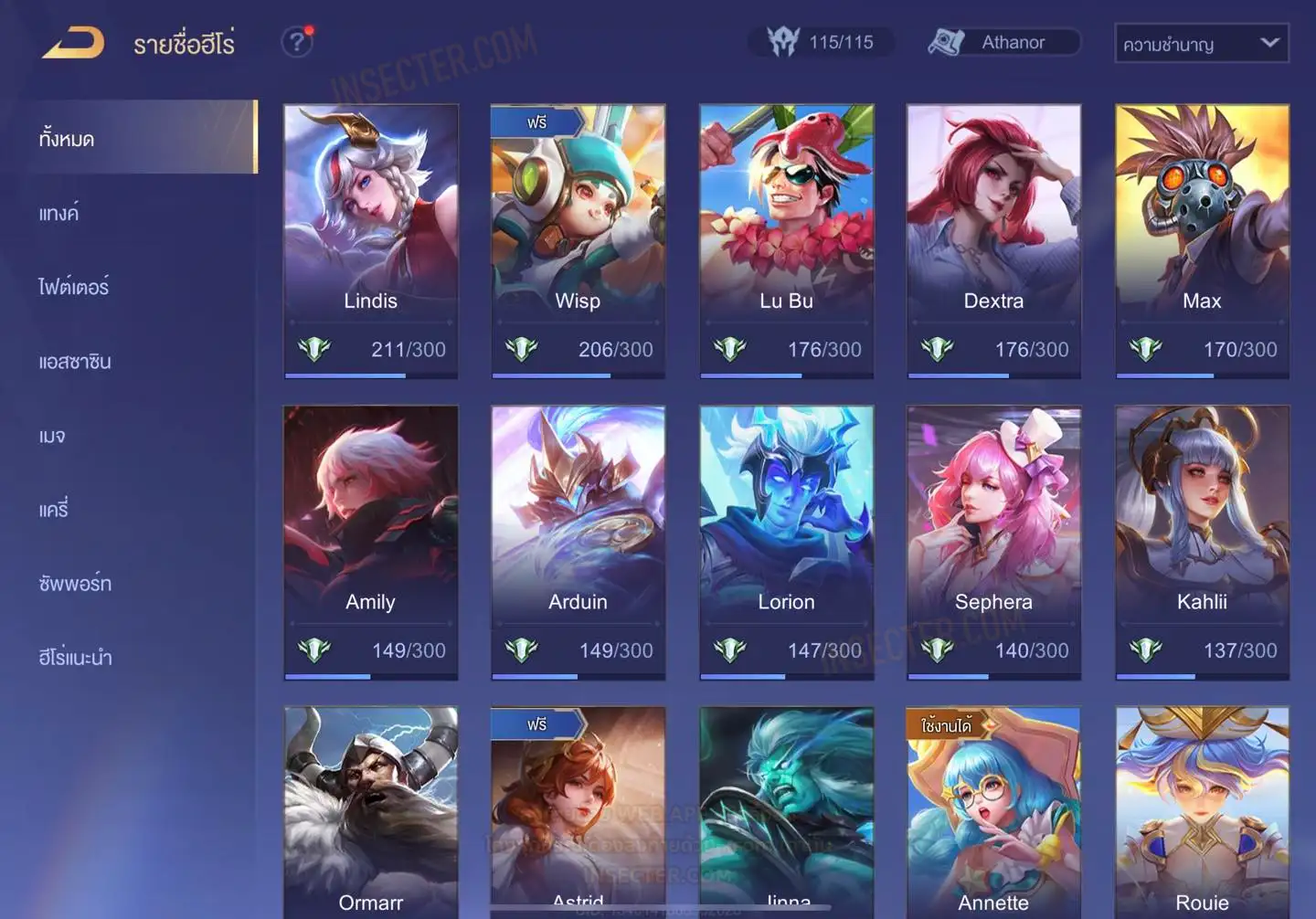Open the Athanor button
The width and height of the screenshot is (1316, 919).
(x=1004, y=42)
